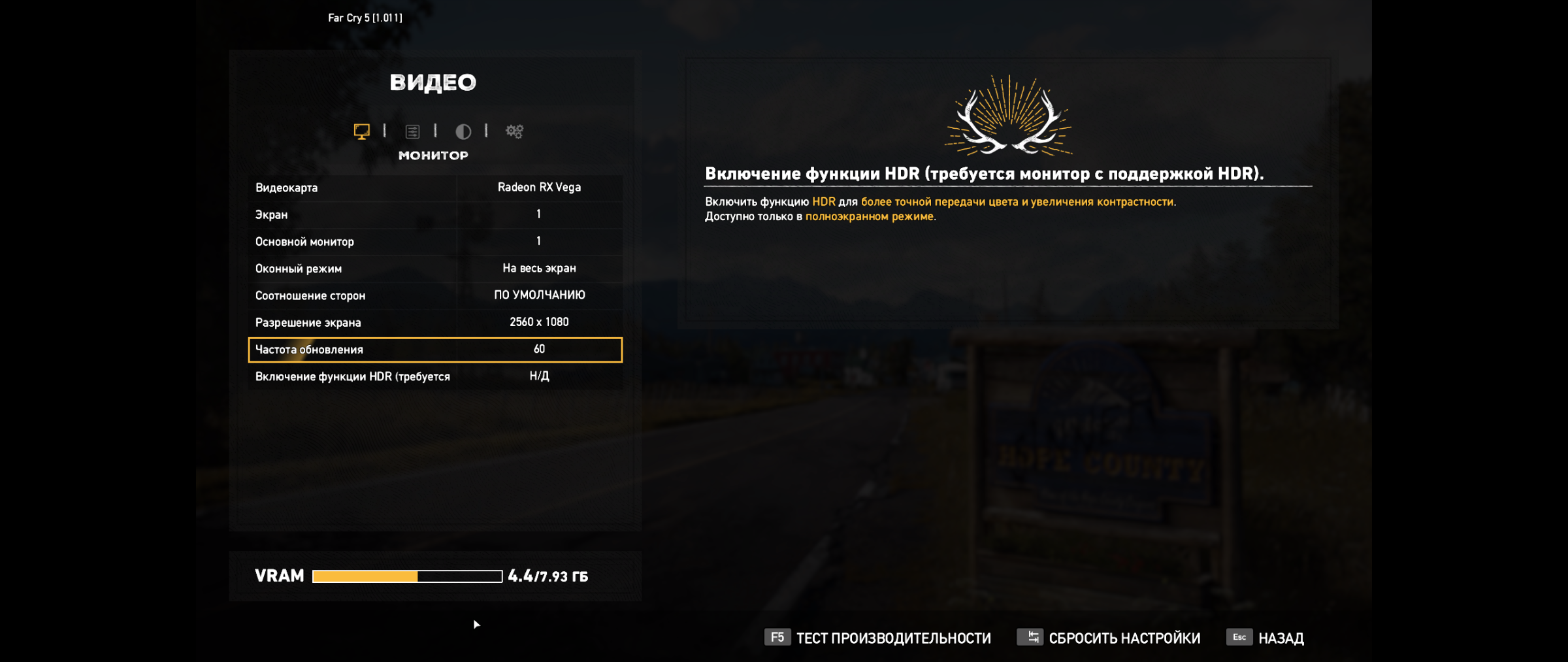Go back with the НАЗАД button
The image size is (1568, 662).
pos(1266,638)
